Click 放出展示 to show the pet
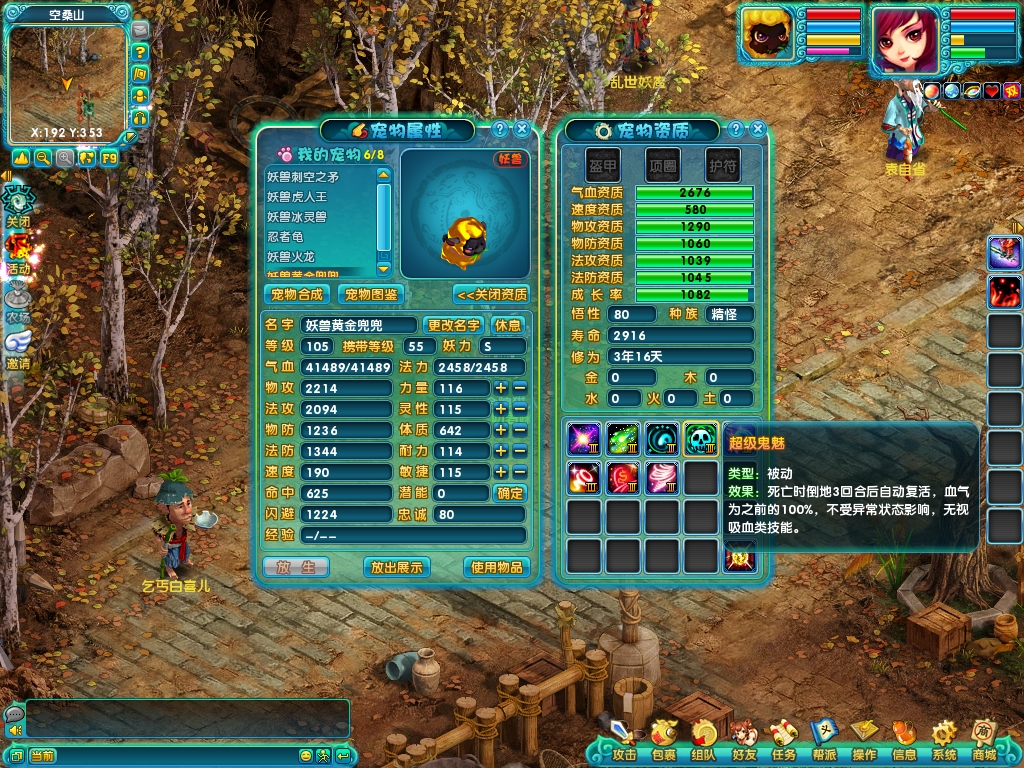 [397, 567]
